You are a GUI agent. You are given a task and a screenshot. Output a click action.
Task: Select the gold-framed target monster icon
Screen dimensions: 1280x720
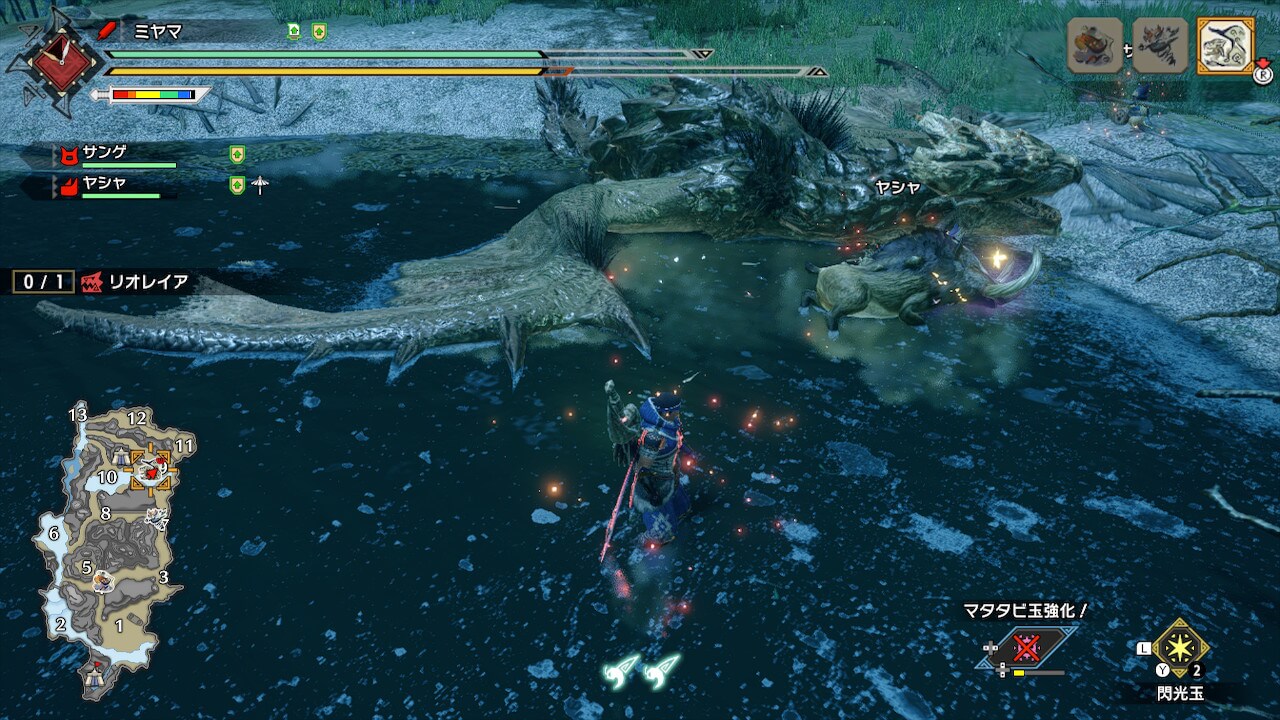click(x=1225, y=46)
